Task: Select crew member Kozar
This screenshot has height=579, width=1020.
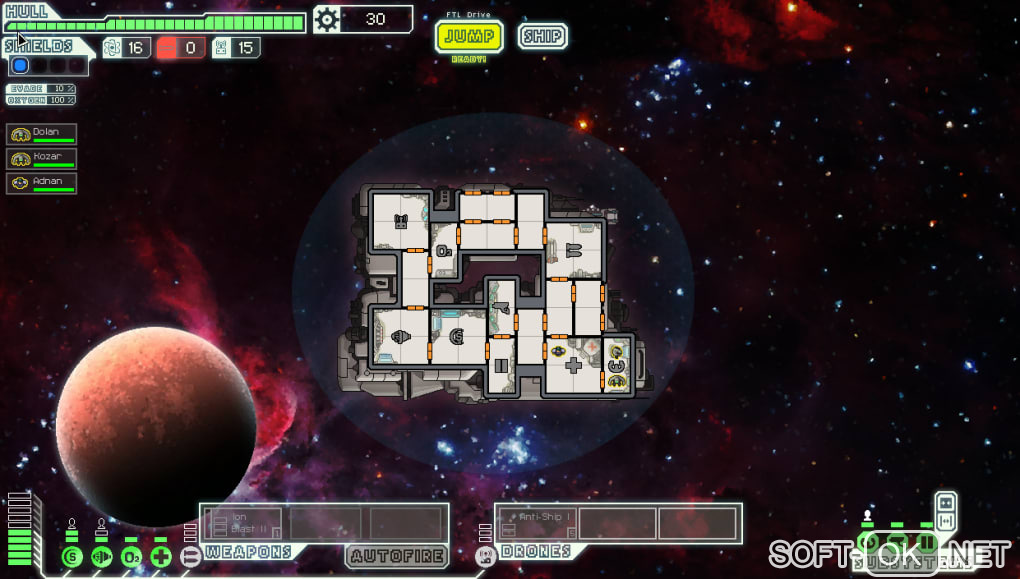Action: pyautogui.click(x=42, y=158)
